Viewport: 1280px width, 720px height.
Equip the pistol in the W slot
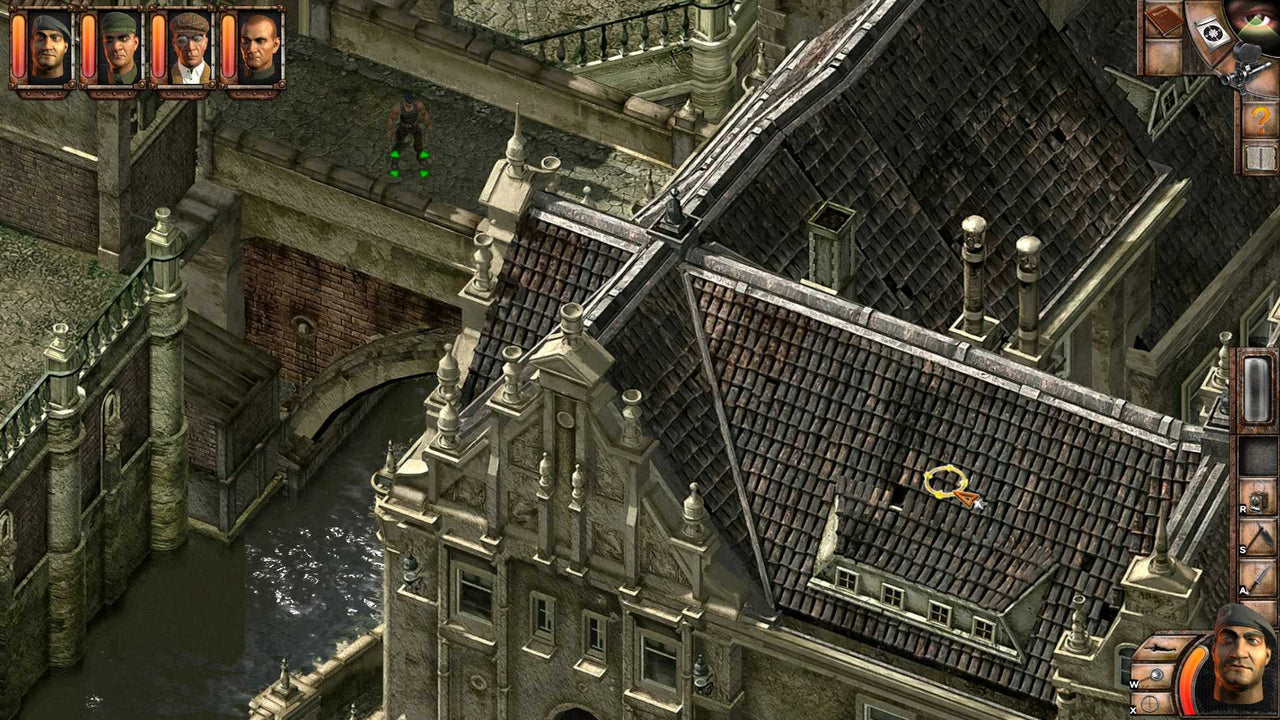pos(1156,674)
